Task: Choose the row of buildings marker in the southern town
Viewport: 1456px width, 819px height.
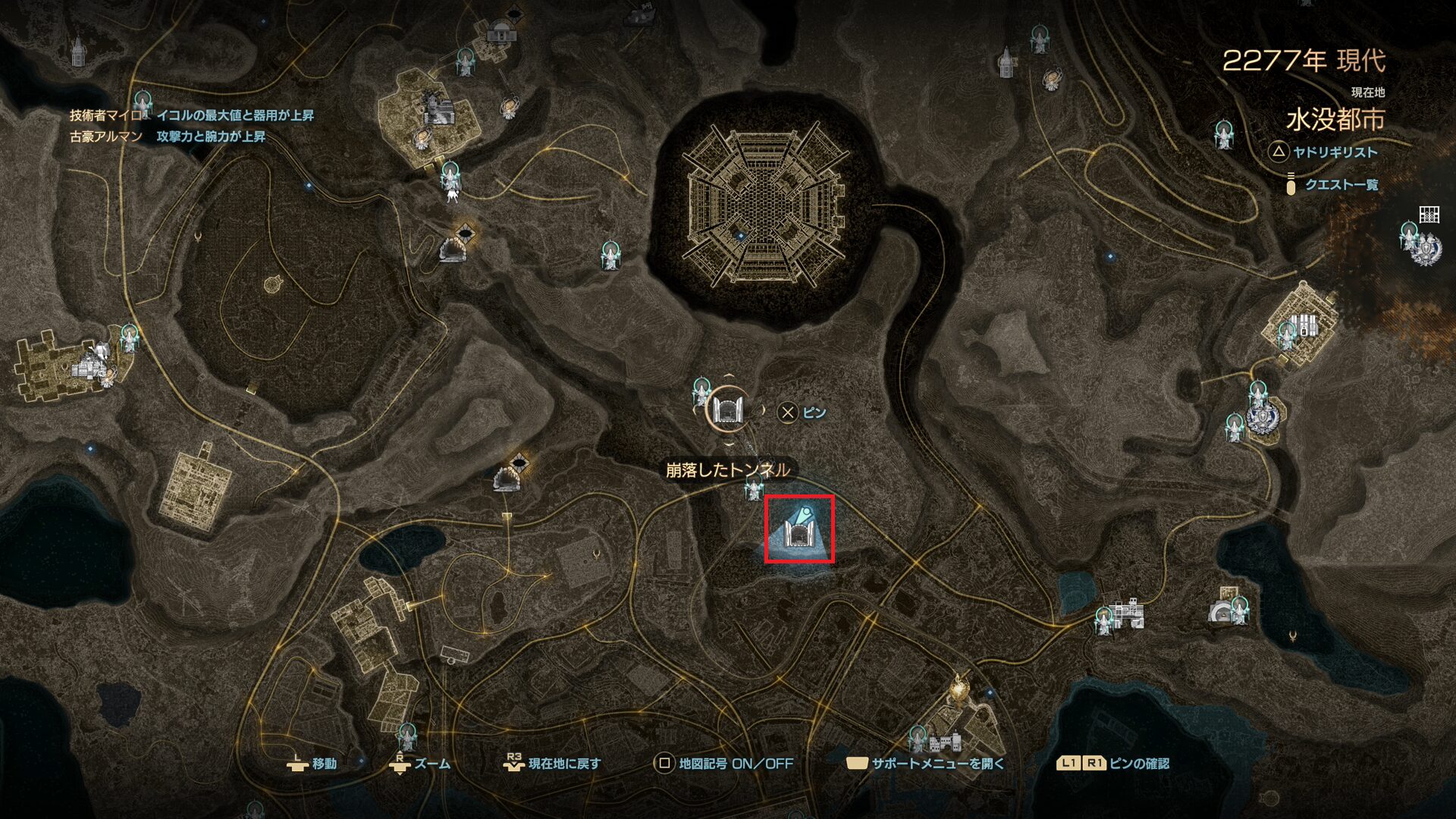Action: point(946,742)
